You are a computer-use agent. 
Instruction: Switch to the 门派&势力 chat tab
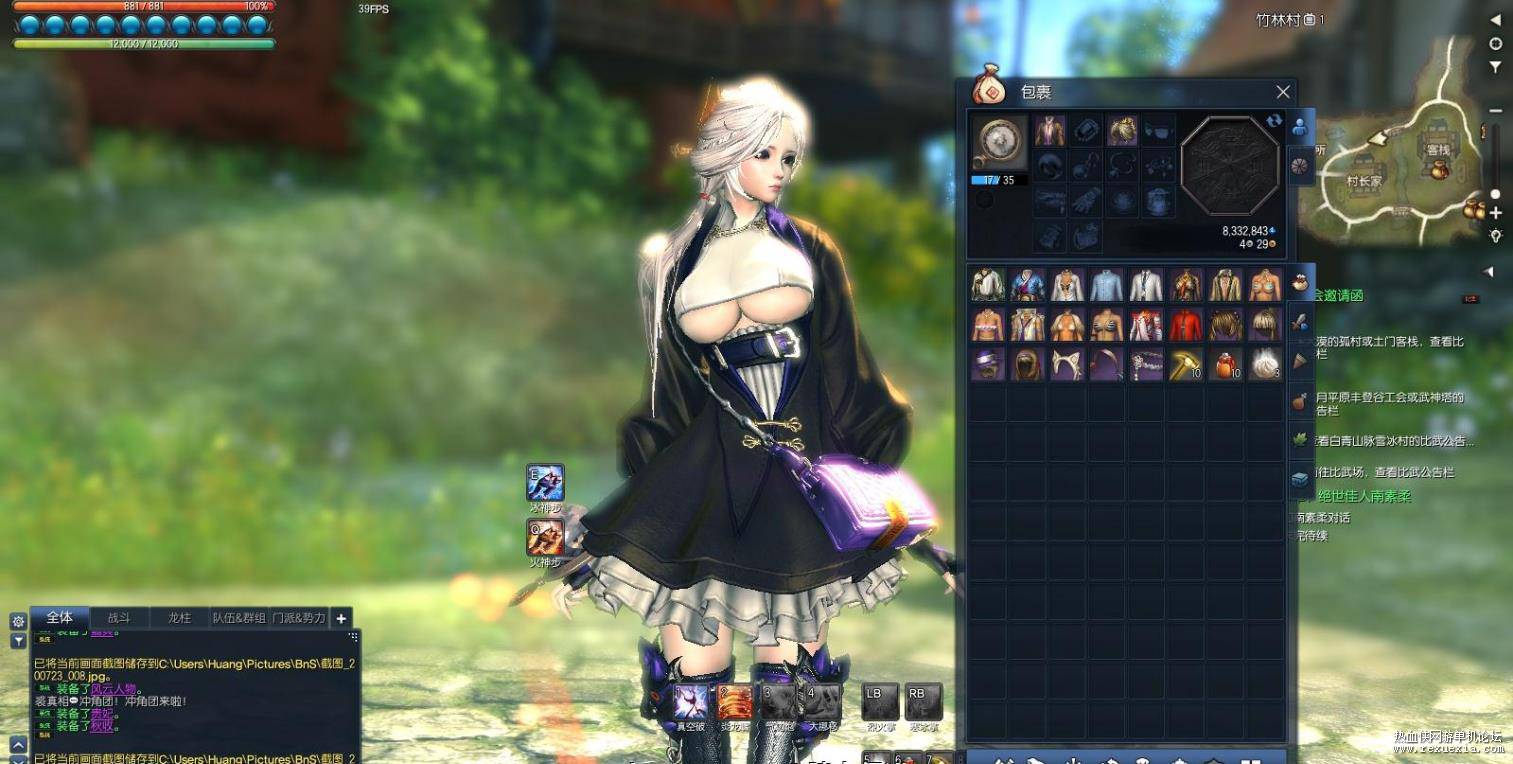[x=299, y=618]
